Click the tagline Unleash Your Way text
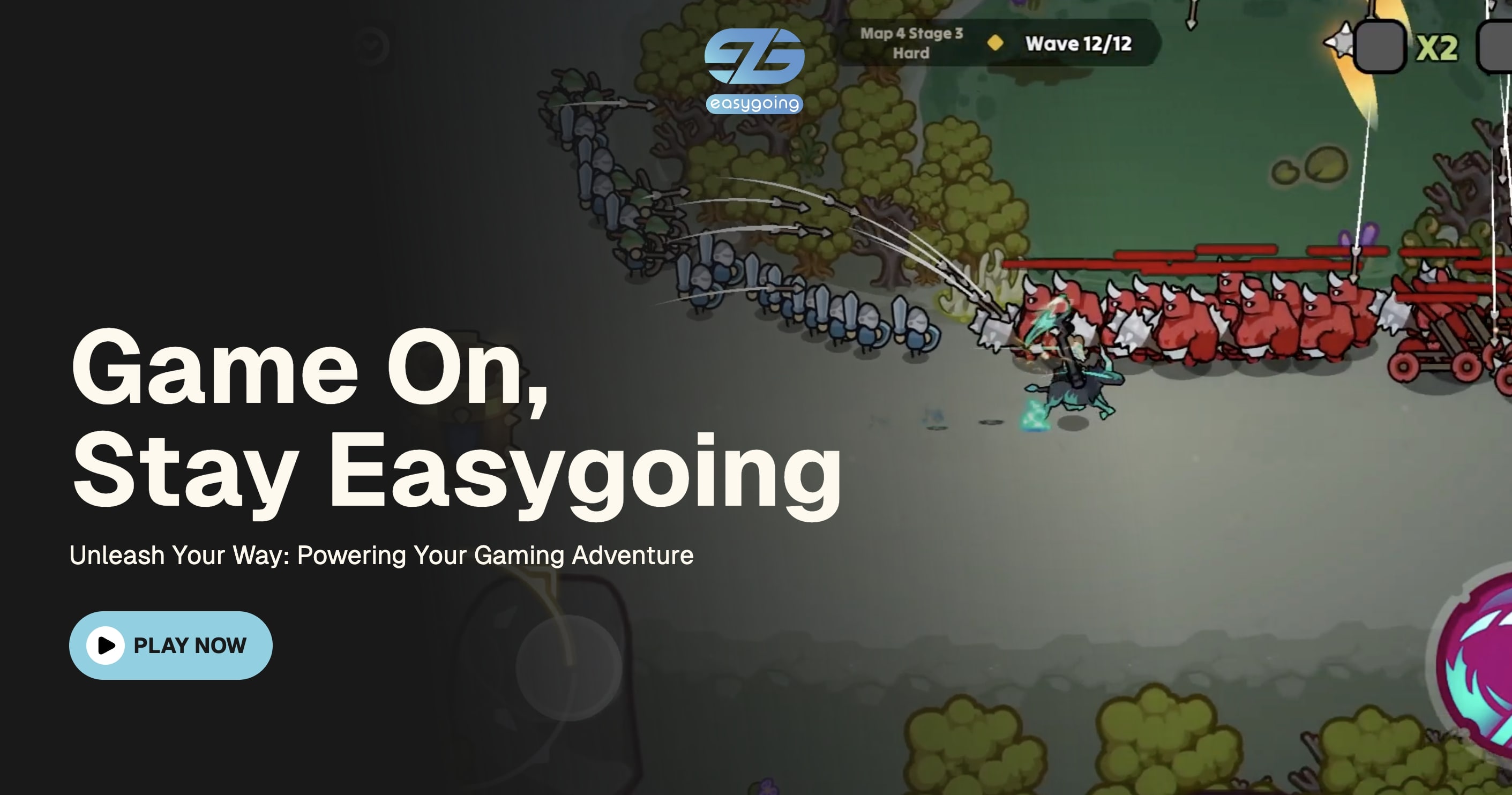The height and width of the screenshot is (795, 1512). [x=381, y=555]
